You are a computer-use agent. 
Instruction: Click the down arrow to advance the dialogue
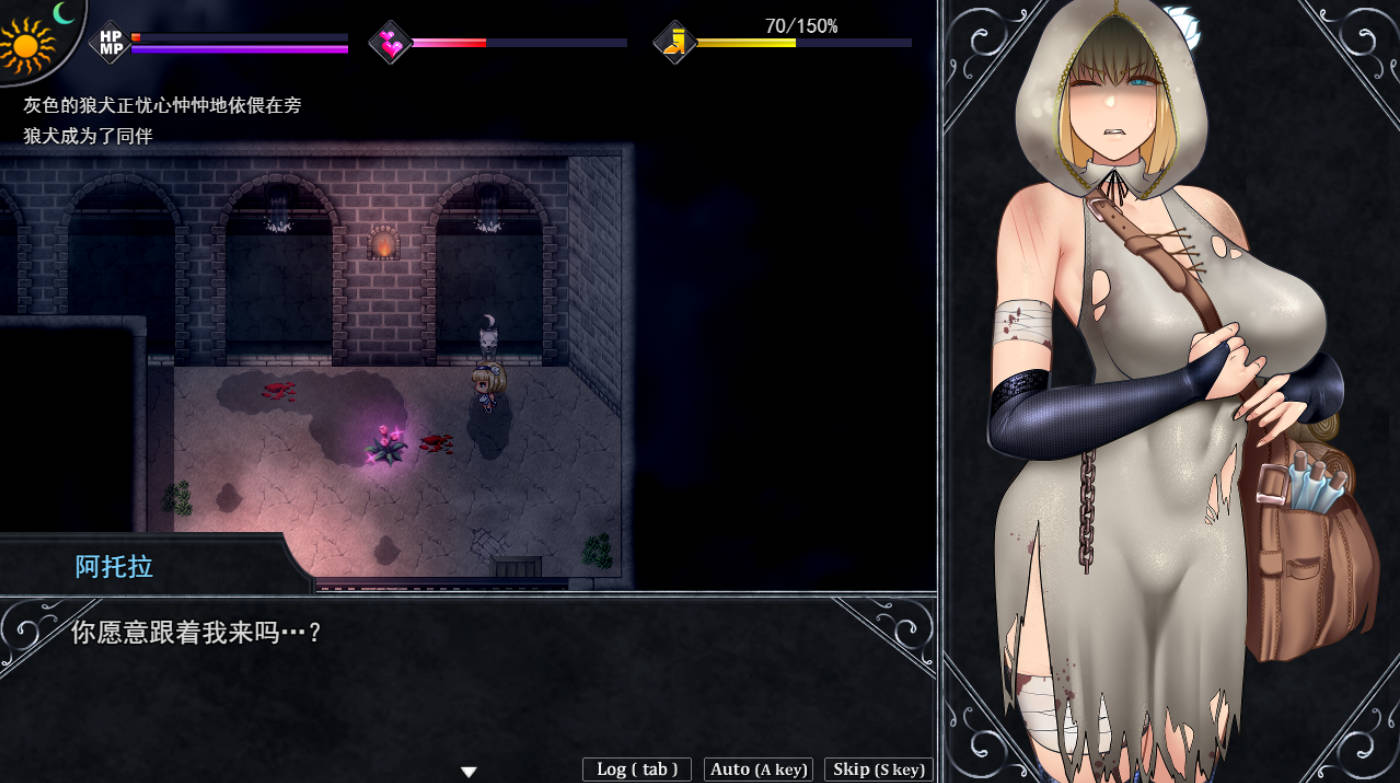tap(466, 768)
